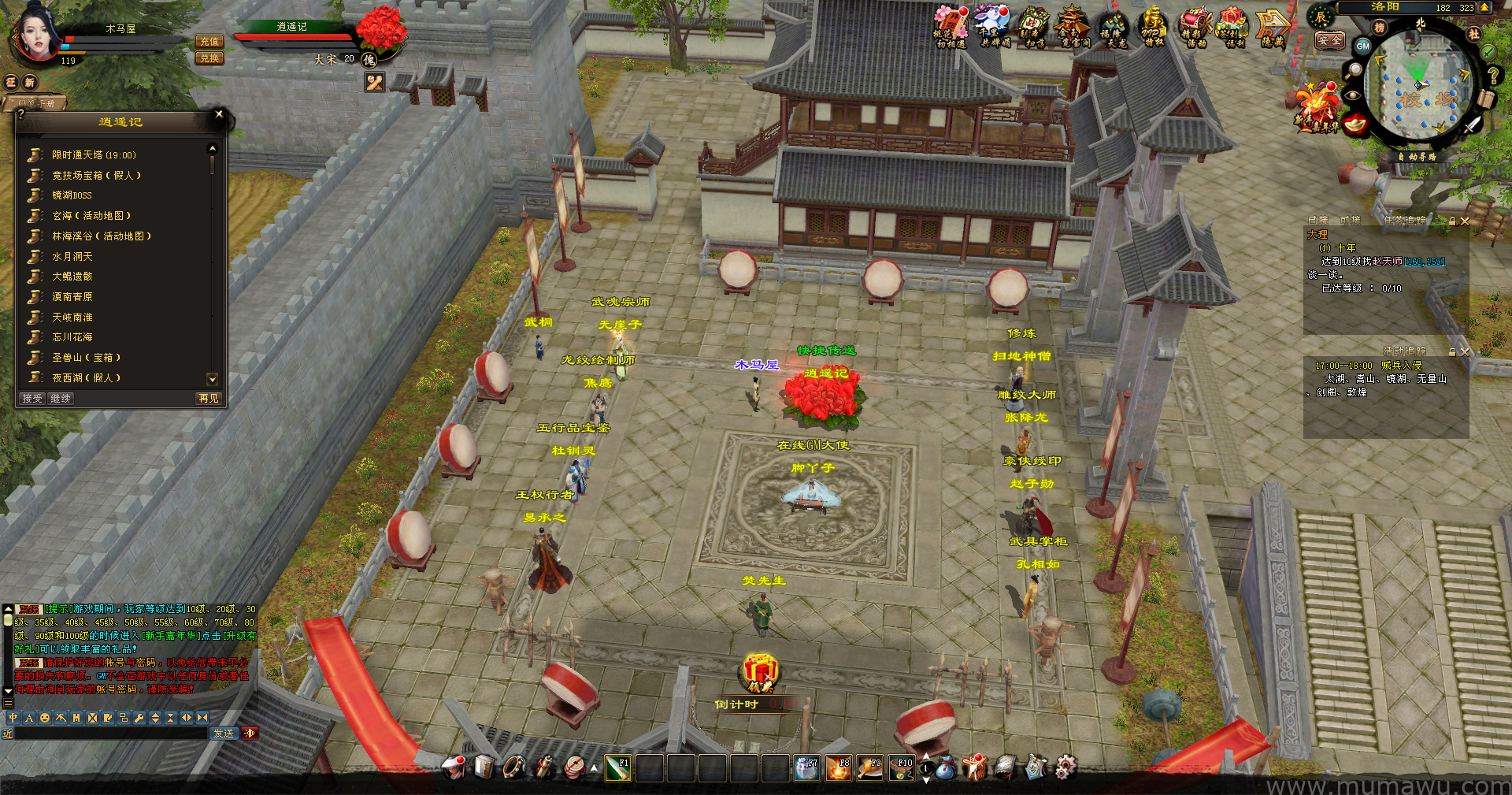Open settings with the gear icon
1512x795 pixels.
click(1065, 767)
